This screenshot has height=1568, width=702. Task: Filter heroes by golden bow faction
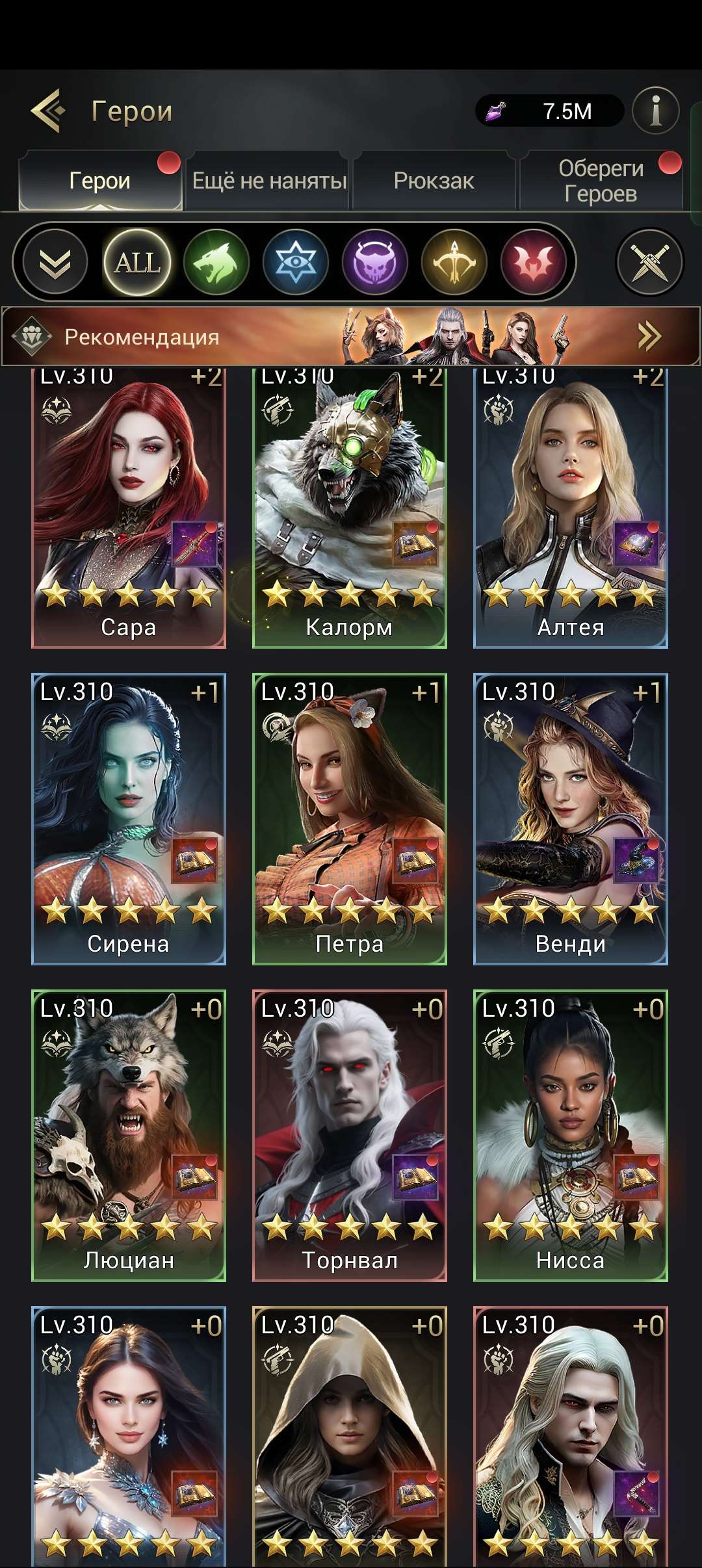pos(454,263)
